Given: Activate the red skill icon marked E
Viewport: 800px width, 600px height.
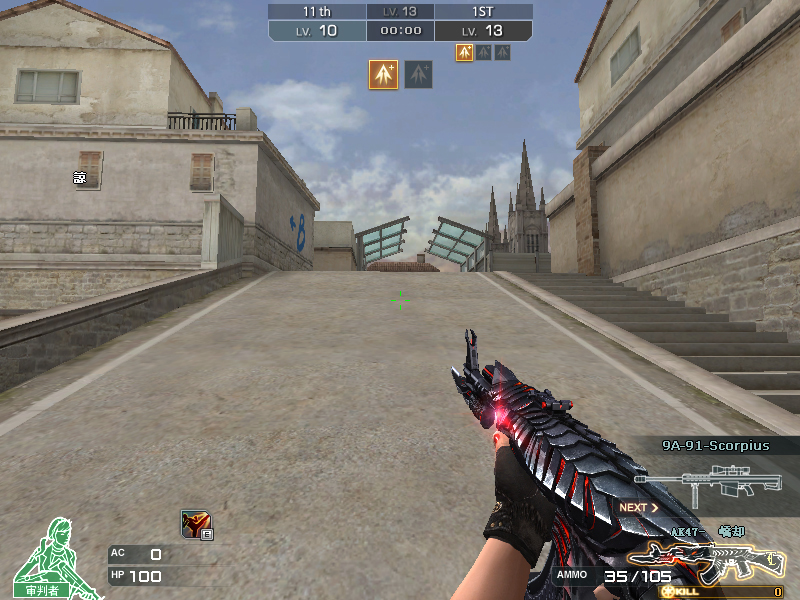Looking at the screenshot, I should 195,524.
